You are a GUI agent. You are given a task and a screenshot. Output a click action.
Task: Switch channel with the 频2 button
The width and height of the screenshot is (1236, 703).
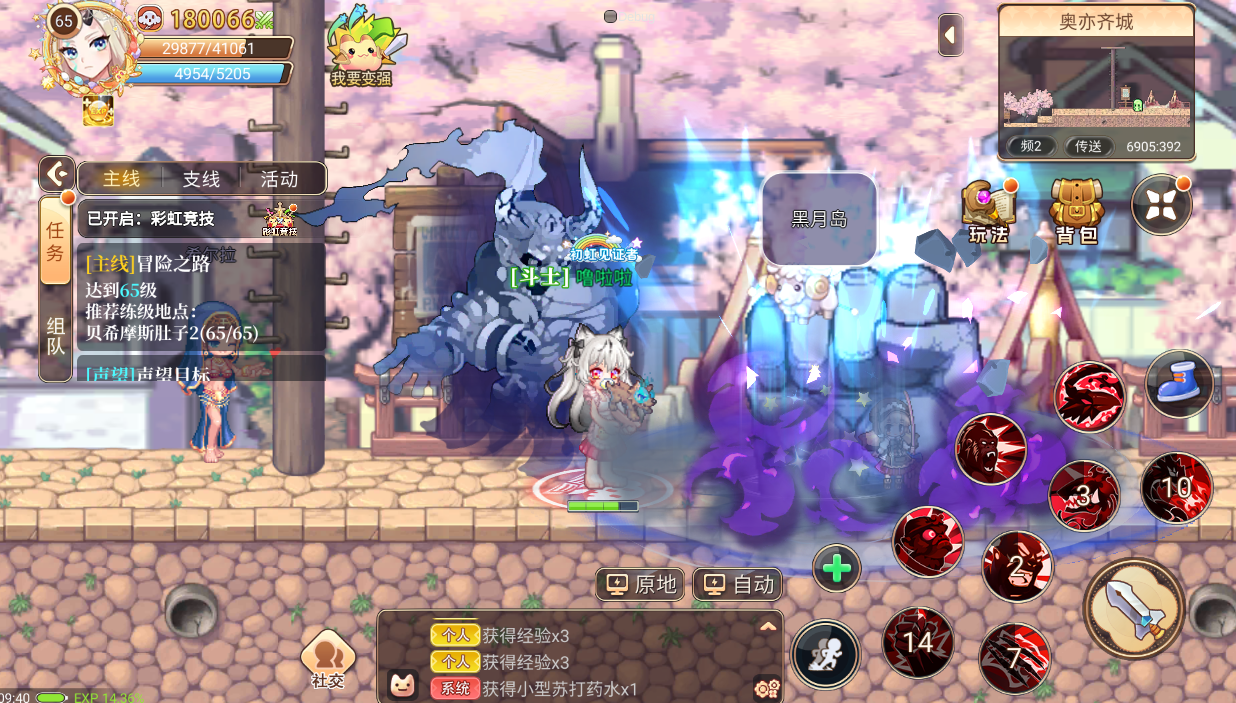coord(1031,146)
